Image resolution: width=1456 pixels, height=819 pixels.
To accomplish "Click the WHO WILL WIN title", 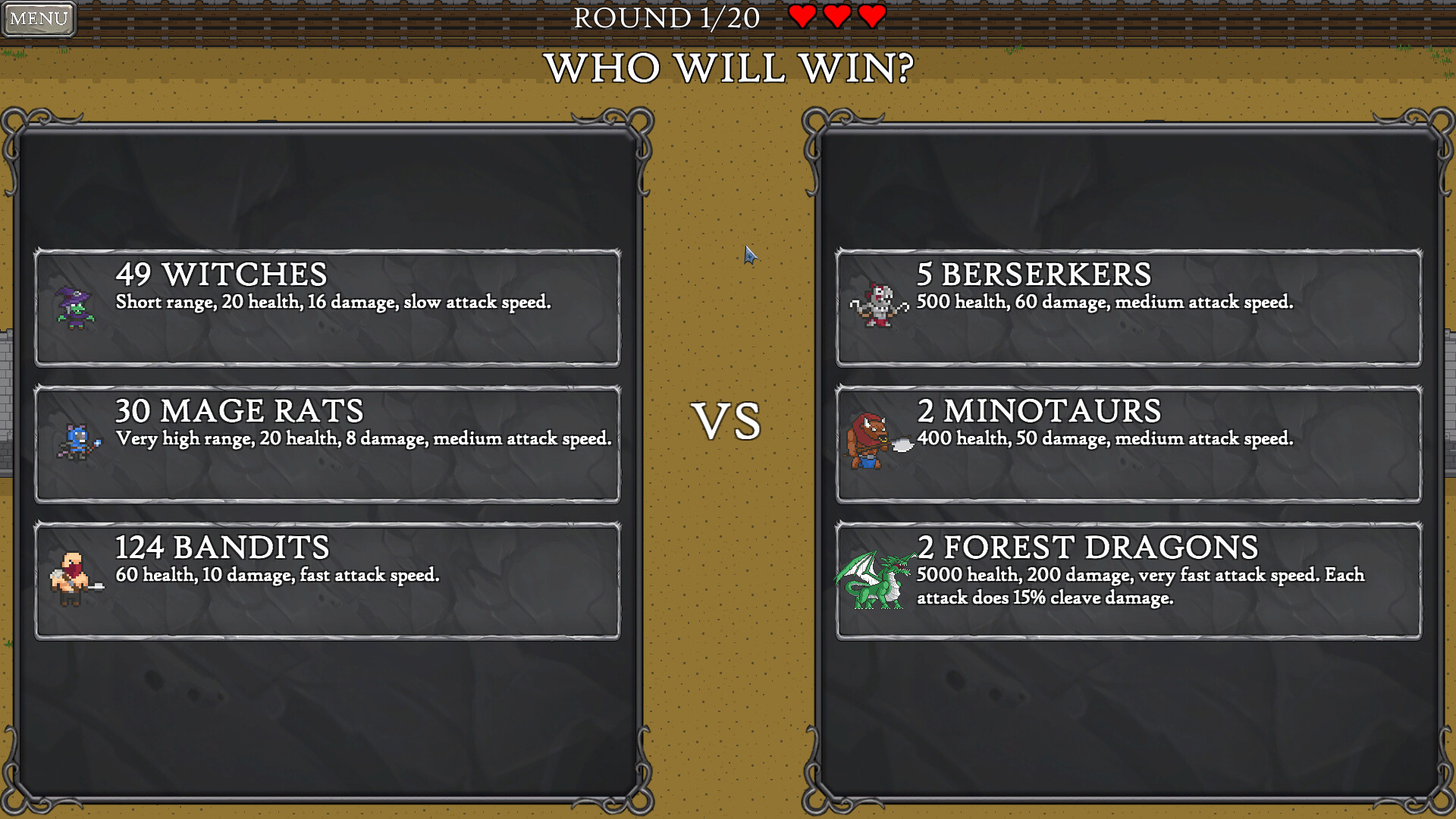I will pos(728,70).
